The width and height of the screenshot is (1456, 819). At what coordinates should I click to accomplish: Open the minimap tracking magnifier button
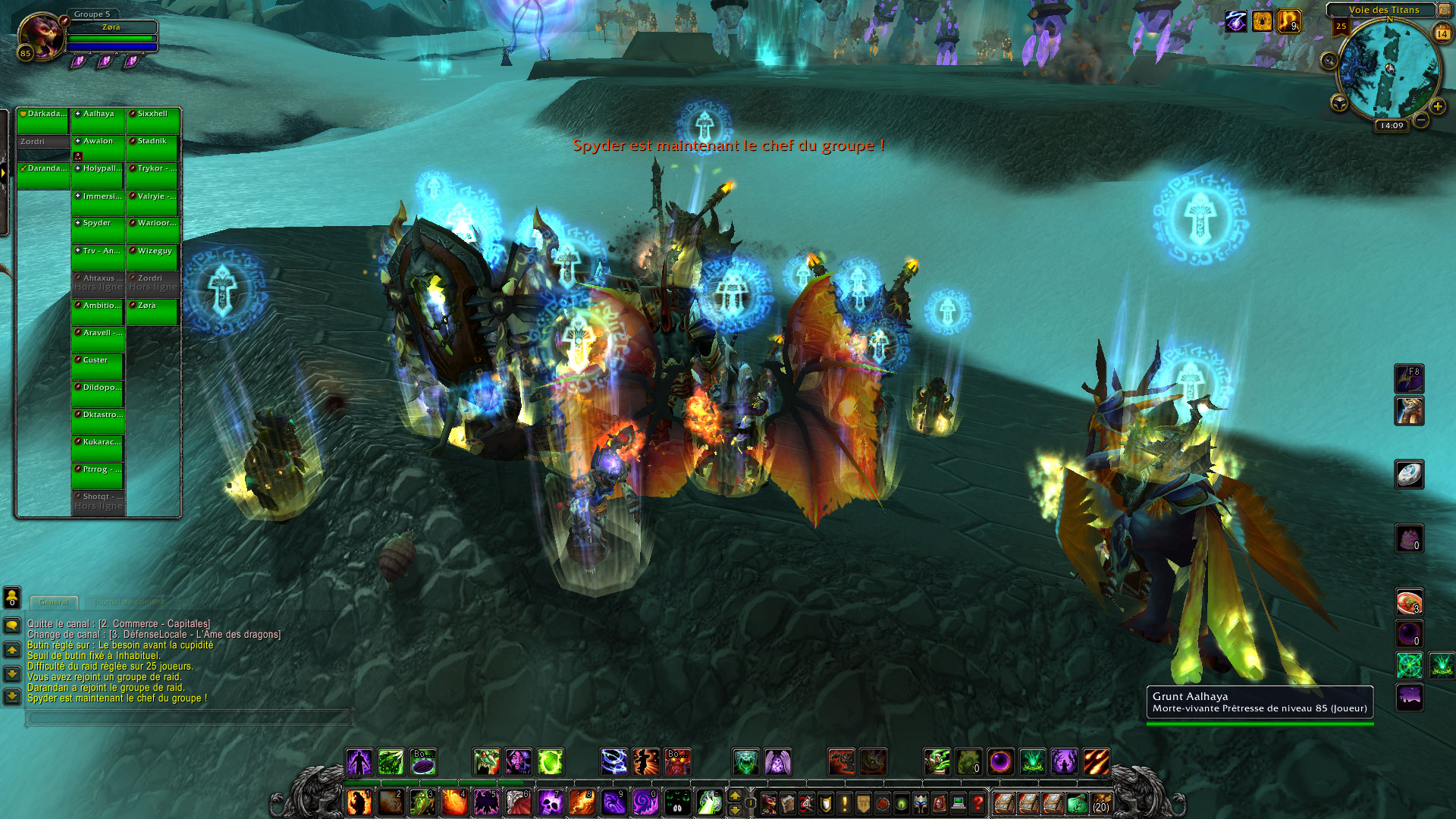(1329, 61)
